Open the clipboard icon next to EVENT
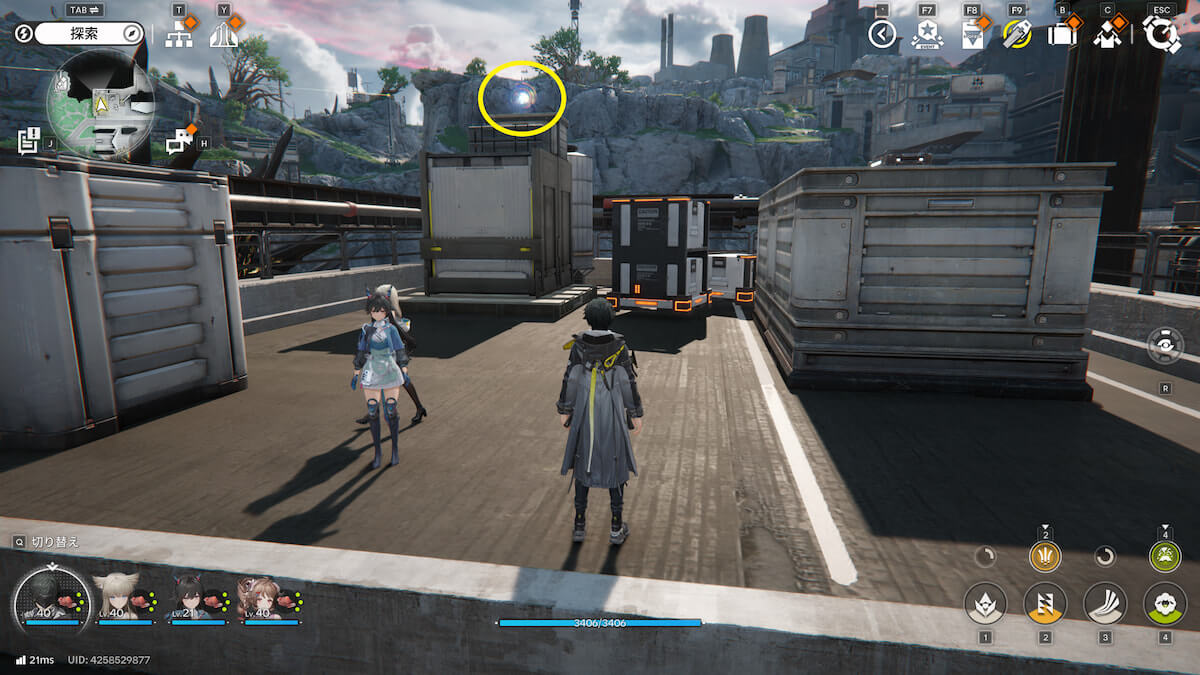1200x675 pixels. click(972, 34)
